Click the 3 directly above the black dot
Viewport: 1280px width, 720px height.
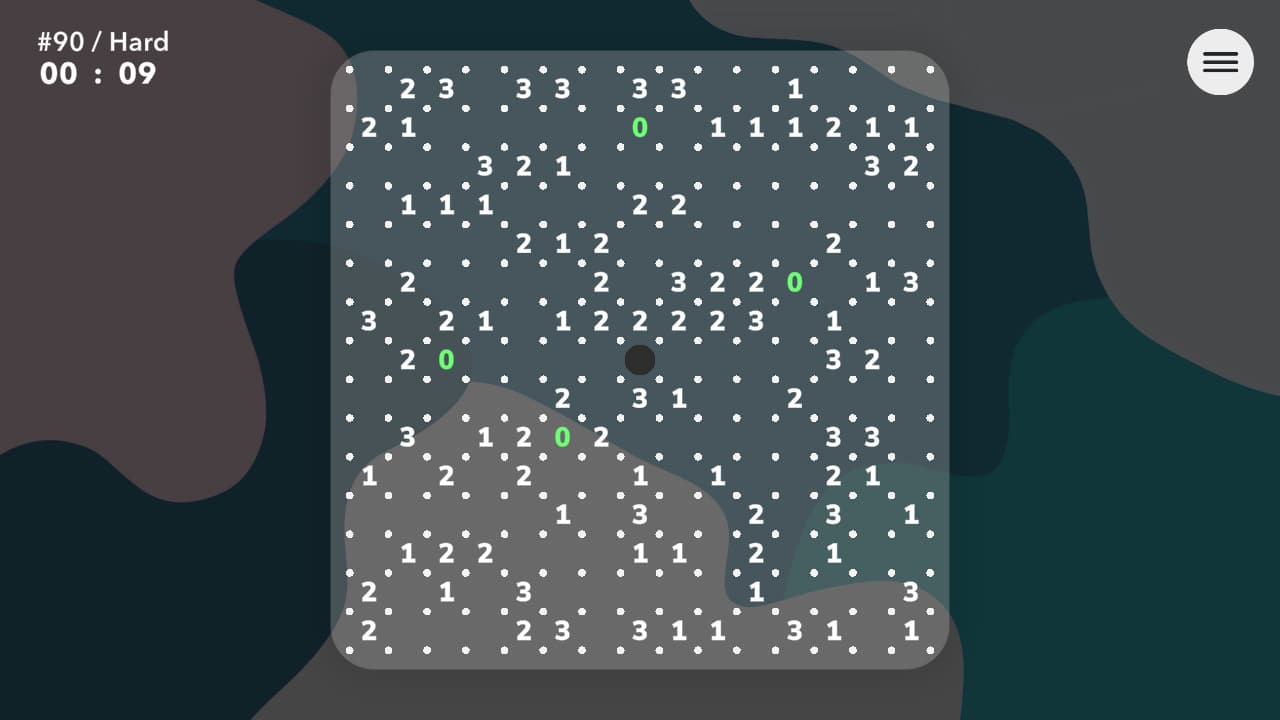tap(678, 282)
